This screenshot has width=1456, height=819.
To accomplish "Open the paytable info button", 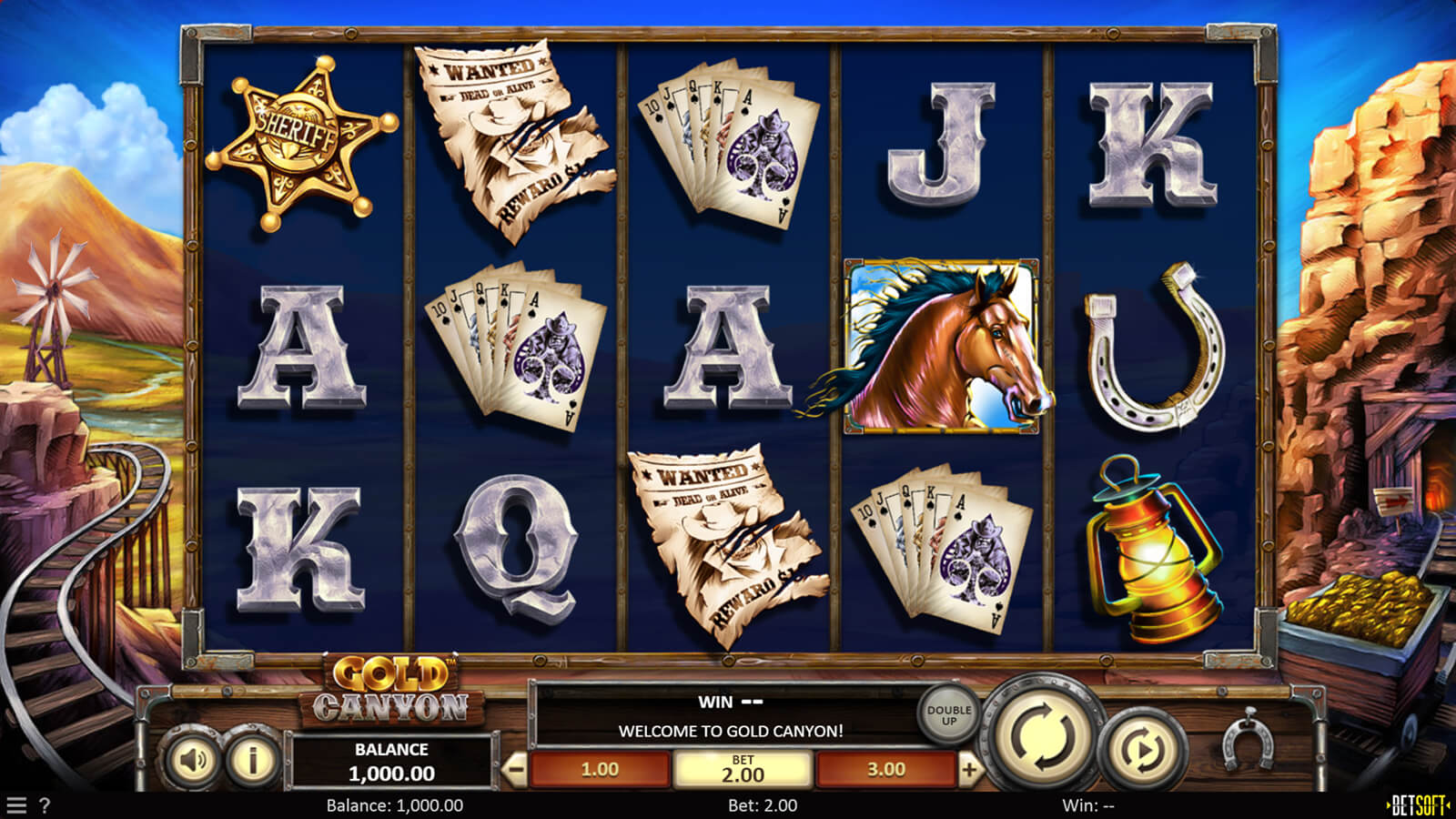I will pyautogui.click(x=252, y=759).
